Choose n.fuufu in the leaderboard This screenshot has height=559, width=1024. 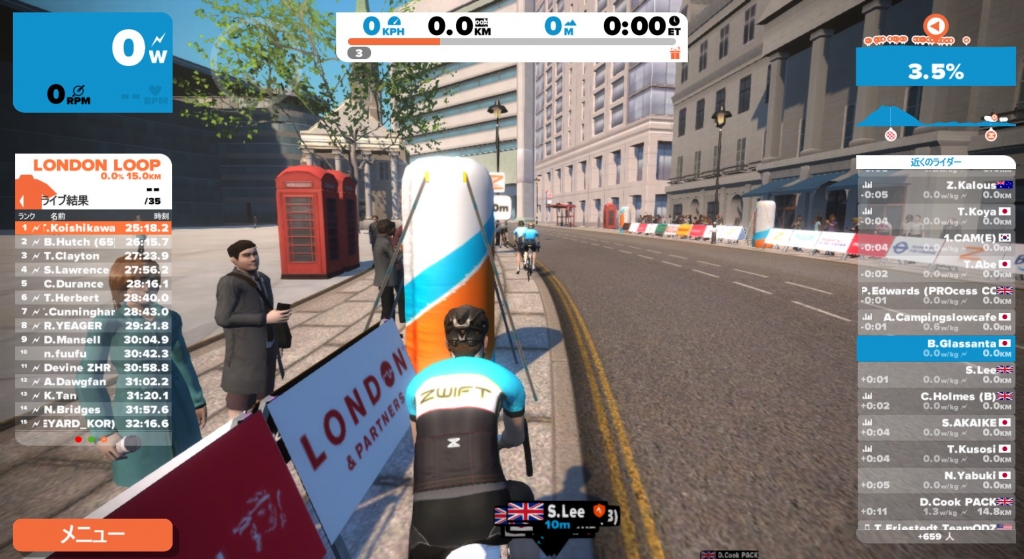[x=93, y=353]
